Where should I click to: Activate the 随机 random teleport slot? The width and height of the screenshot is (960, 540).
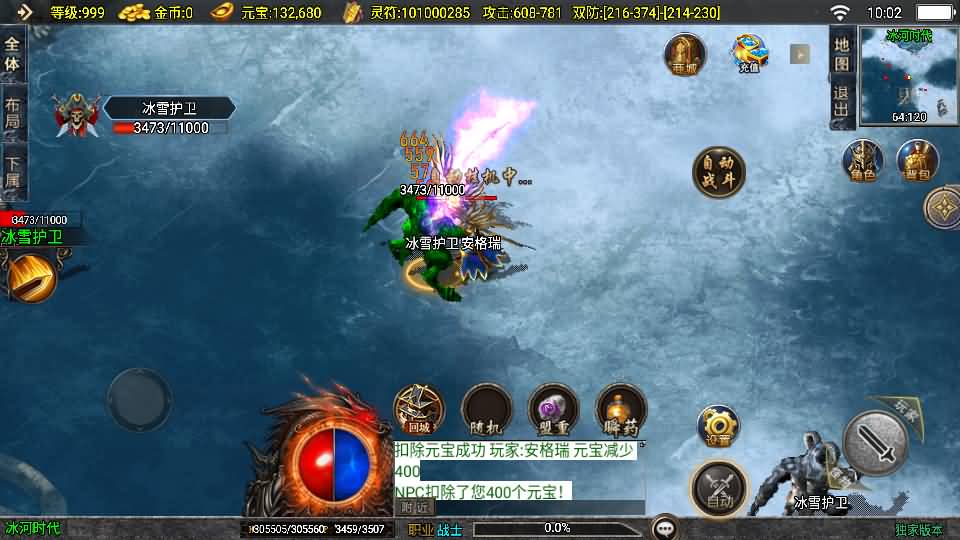[x=487, y=410]
